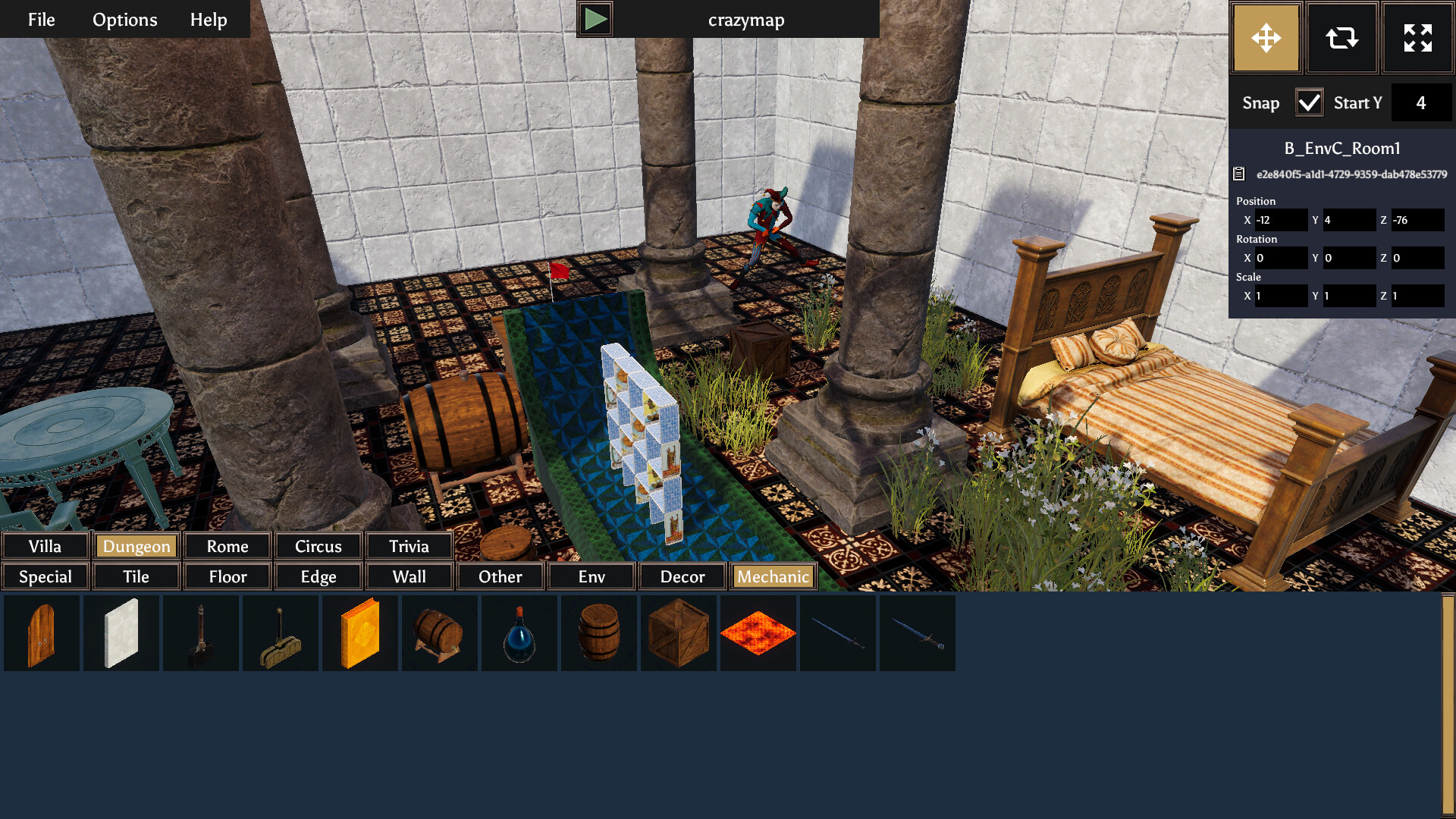Open the Circus category
This screenshot has width=1456, height=819.
318,545
